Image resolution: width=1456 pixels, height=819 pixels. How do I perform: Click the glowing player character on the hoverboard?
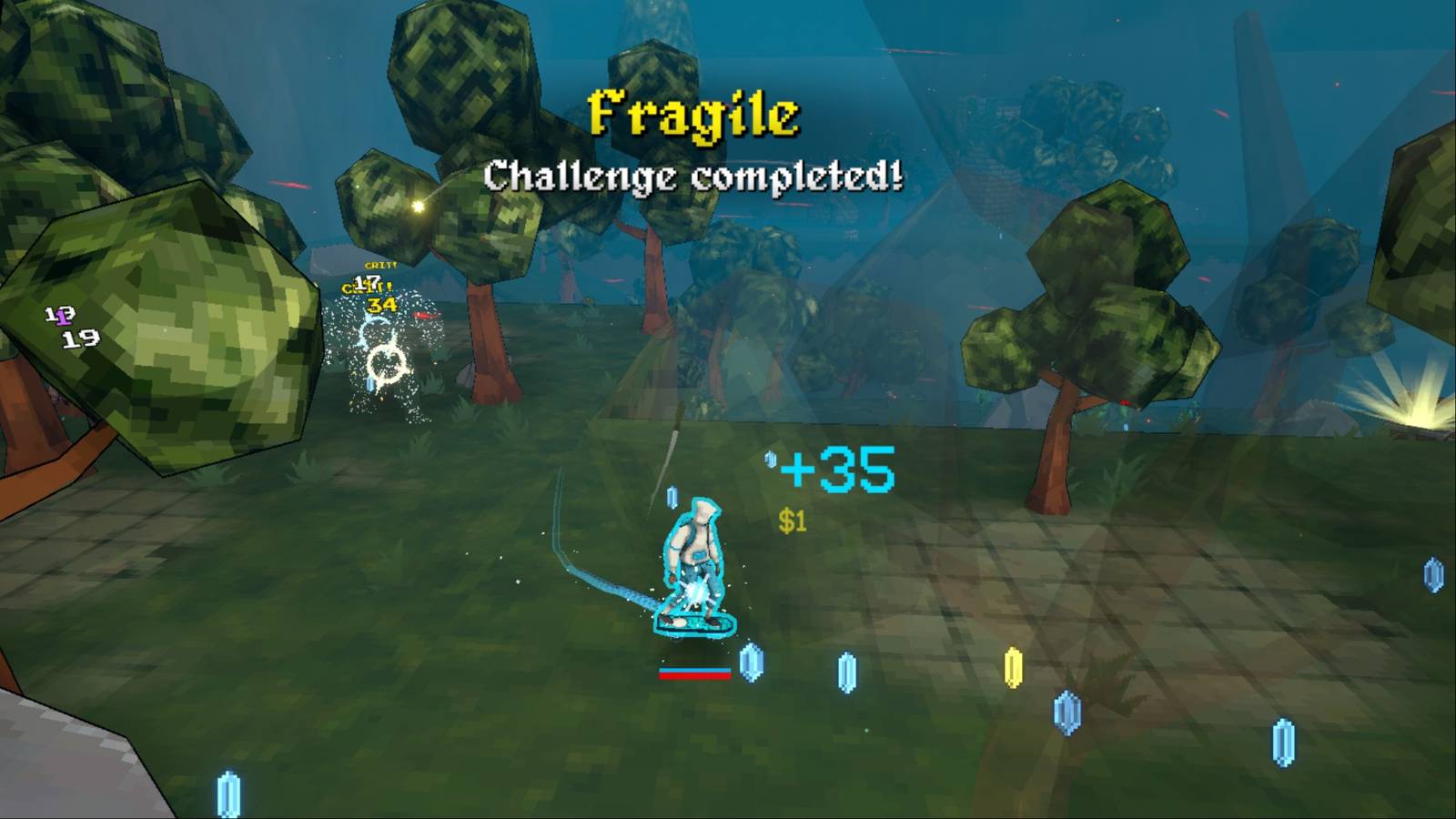(x=693, y=560)
